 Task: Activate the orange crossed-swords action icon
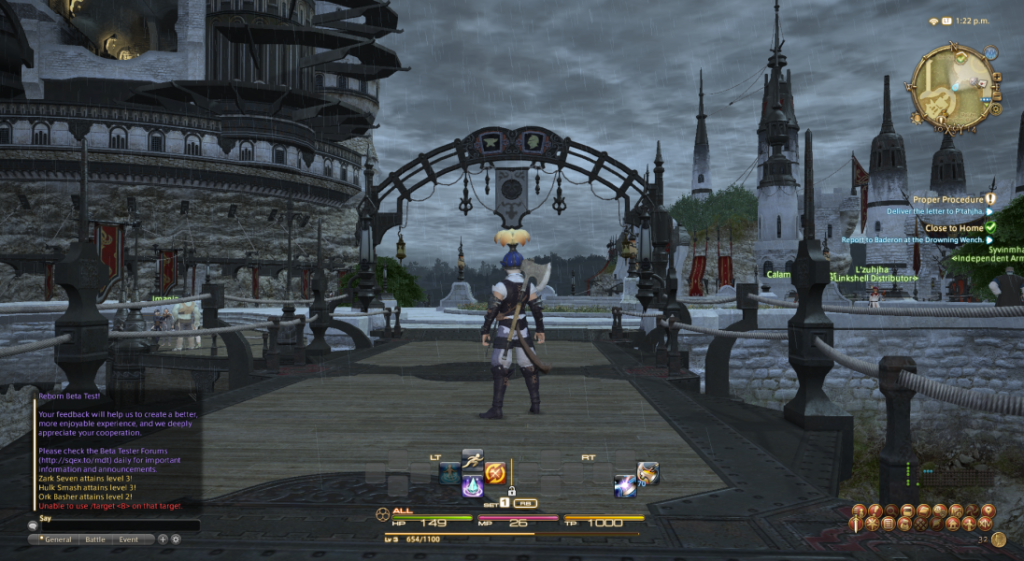click(x=495, y=472)
